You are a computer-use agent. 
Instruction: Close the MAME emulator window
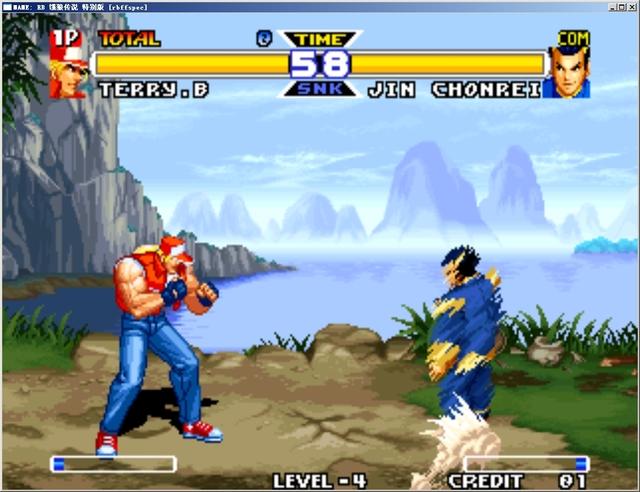pos(631,5)
